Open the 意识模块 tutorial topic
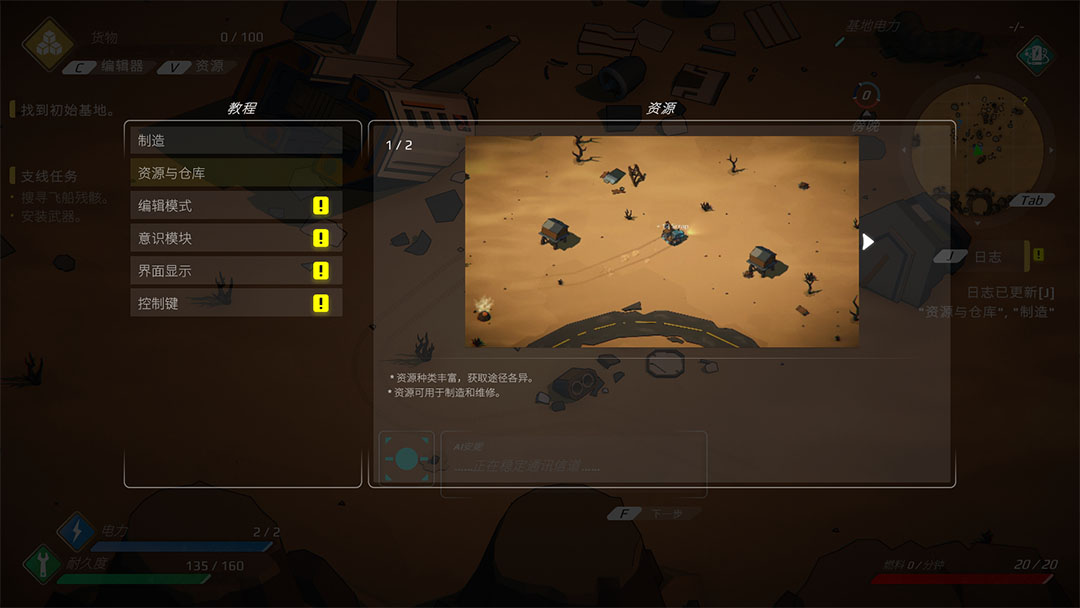 tap(236, 238)
